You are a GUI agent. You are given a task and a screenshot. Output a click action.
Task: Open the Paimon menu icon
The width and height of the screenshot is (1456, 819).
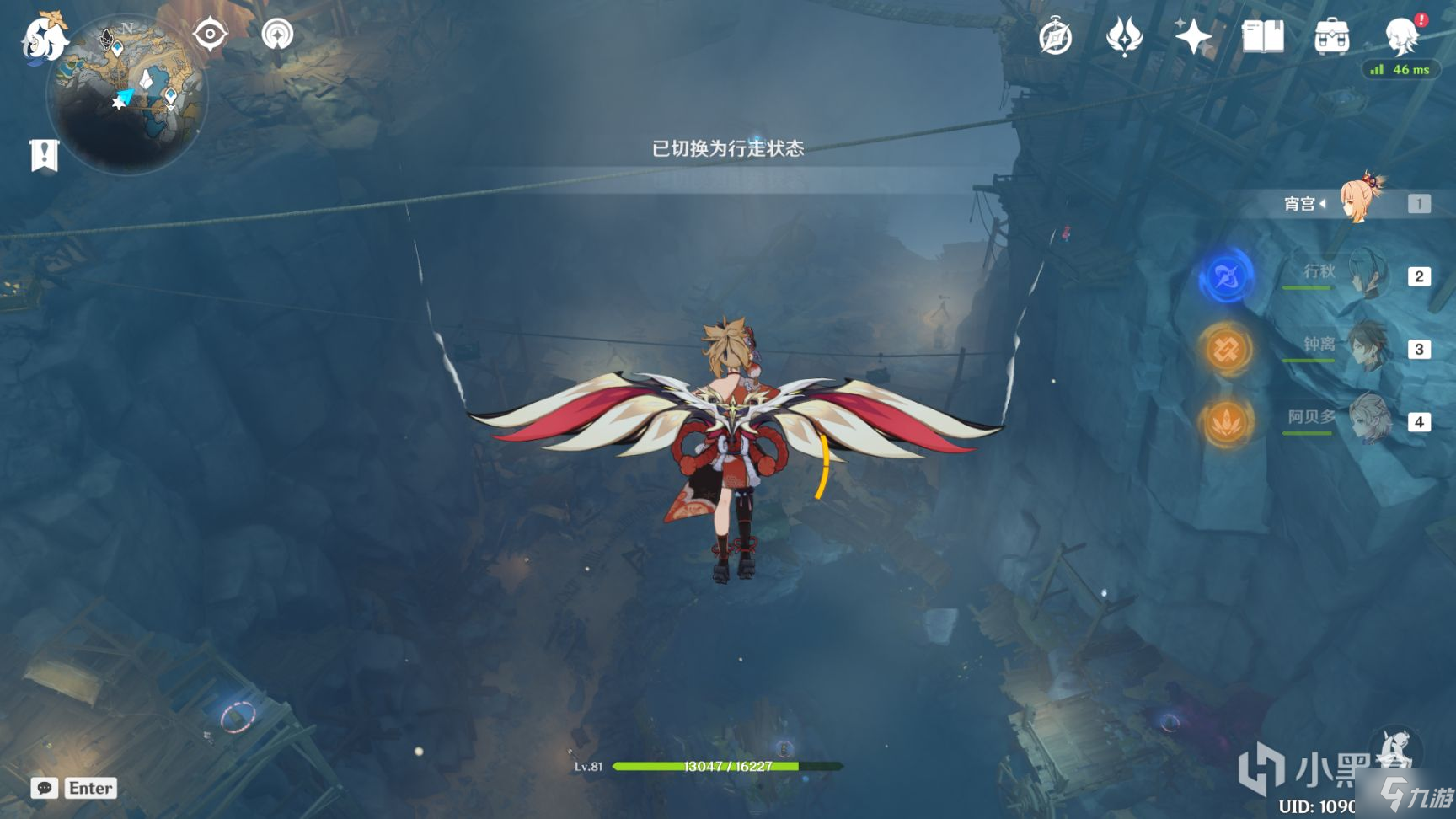pos(44,38)
